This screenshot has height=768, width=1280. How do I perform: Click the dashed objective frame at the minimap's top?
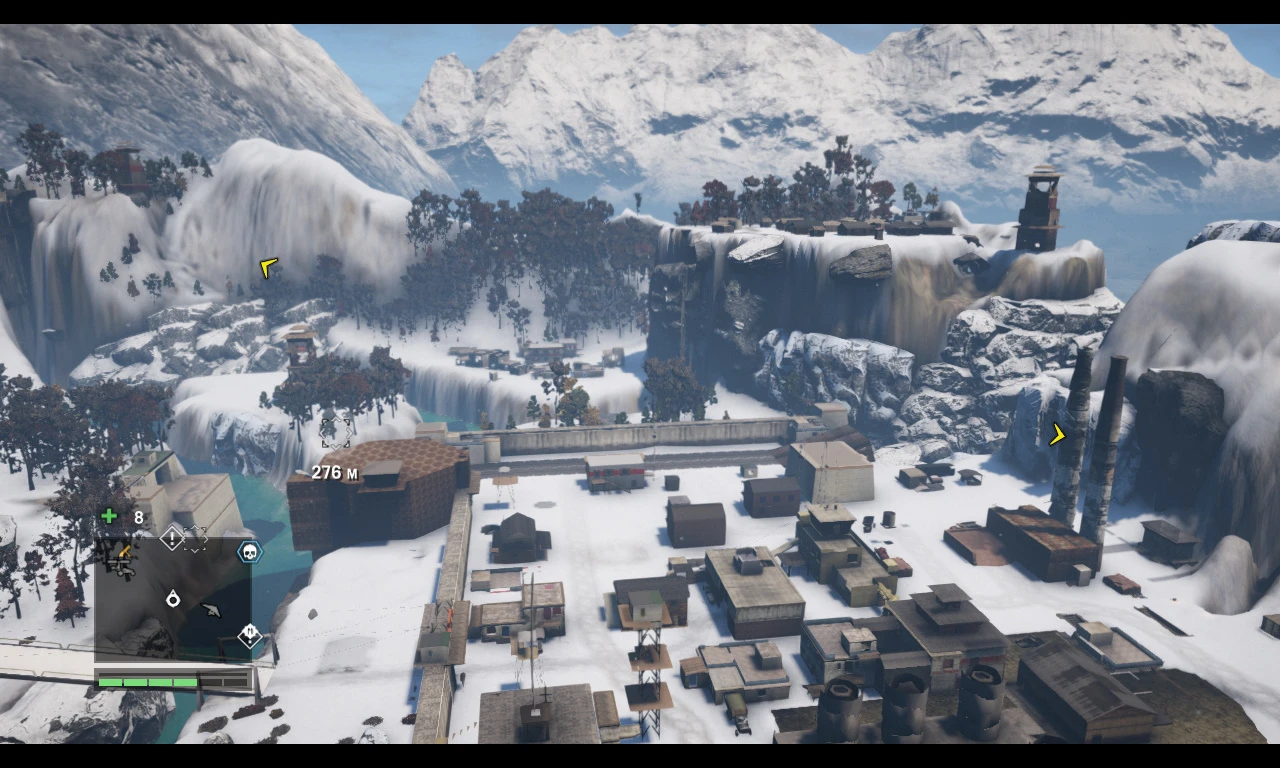tap(194, 538)
